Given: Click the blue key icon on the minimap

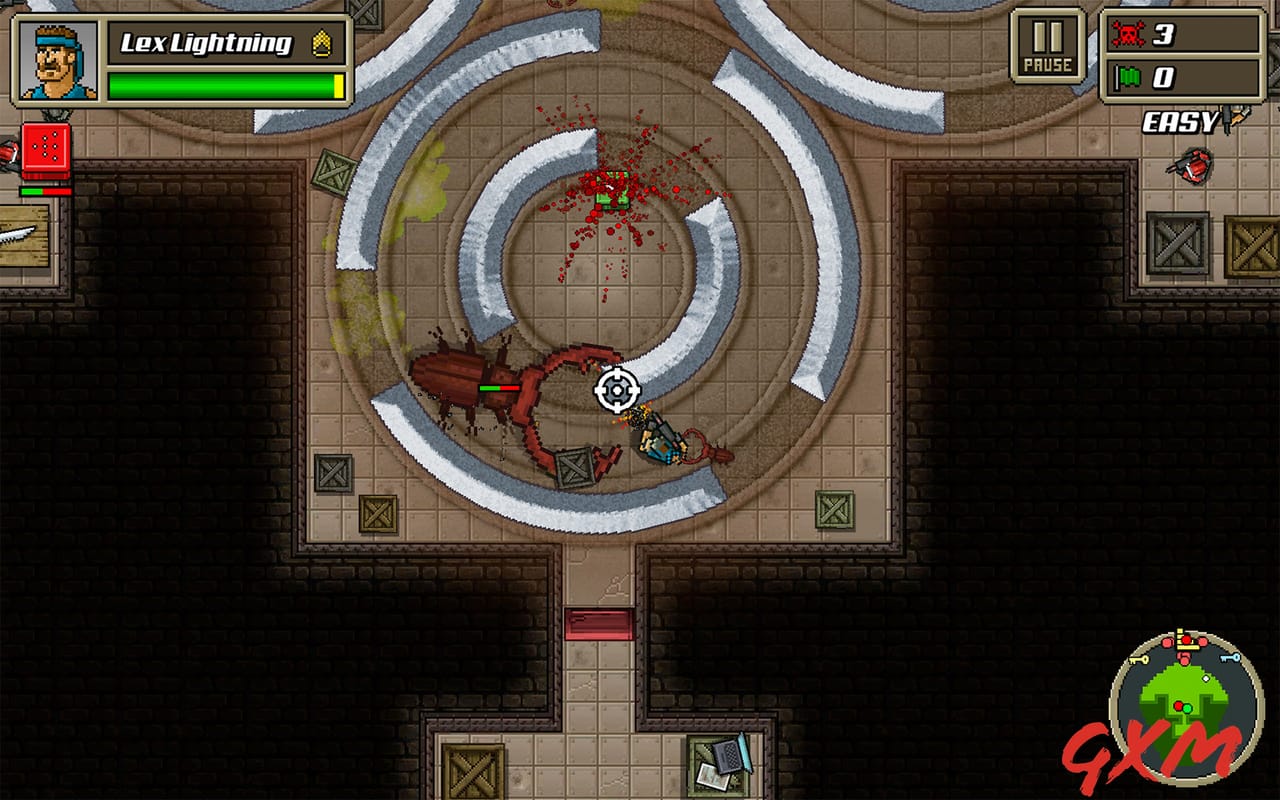Looking at the screenshot, I should pyautogui.click(x=1229, y=657).
